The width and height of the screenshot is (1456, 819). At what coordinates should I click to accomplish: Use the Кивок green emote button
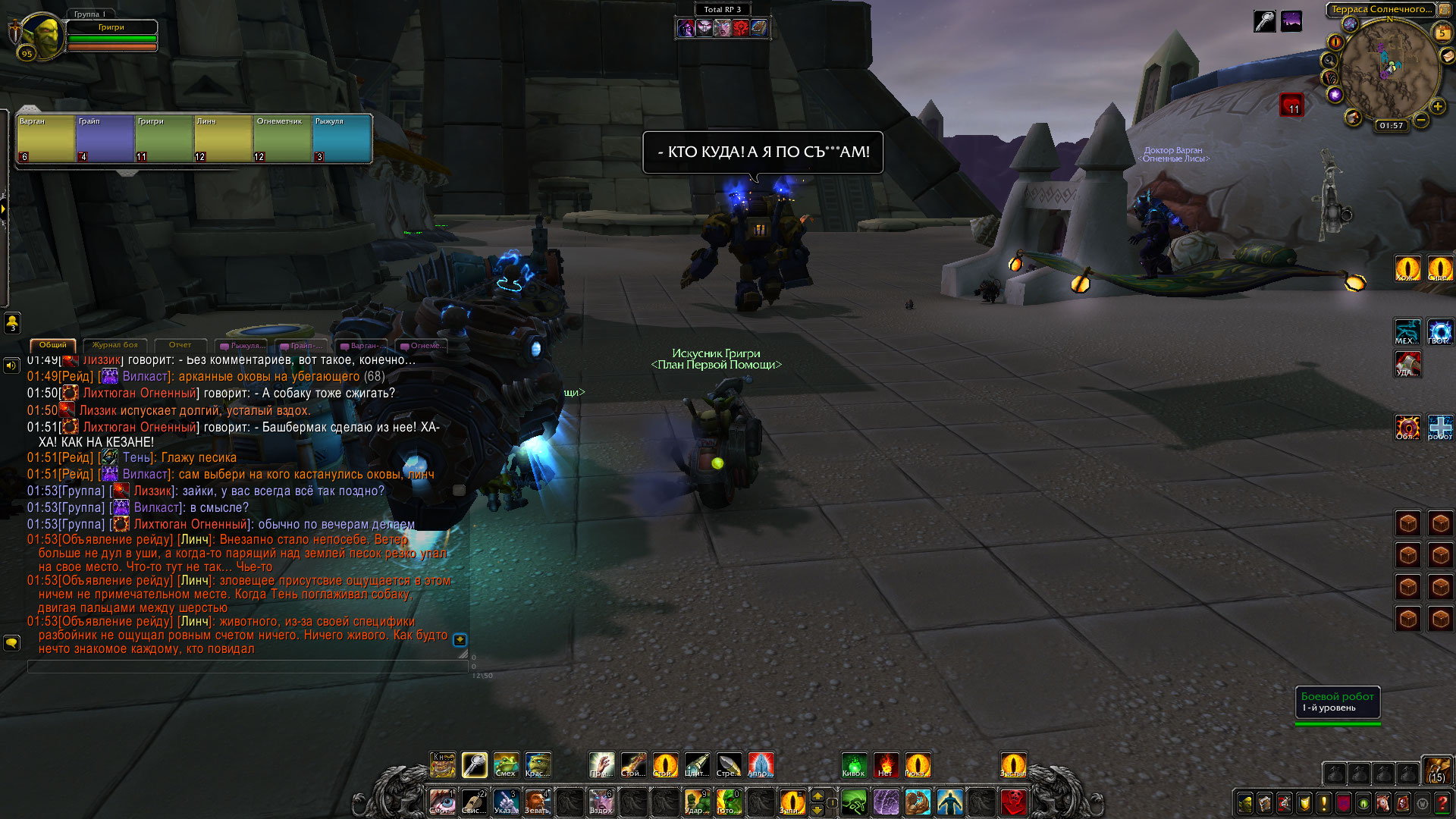coord(854,764)
